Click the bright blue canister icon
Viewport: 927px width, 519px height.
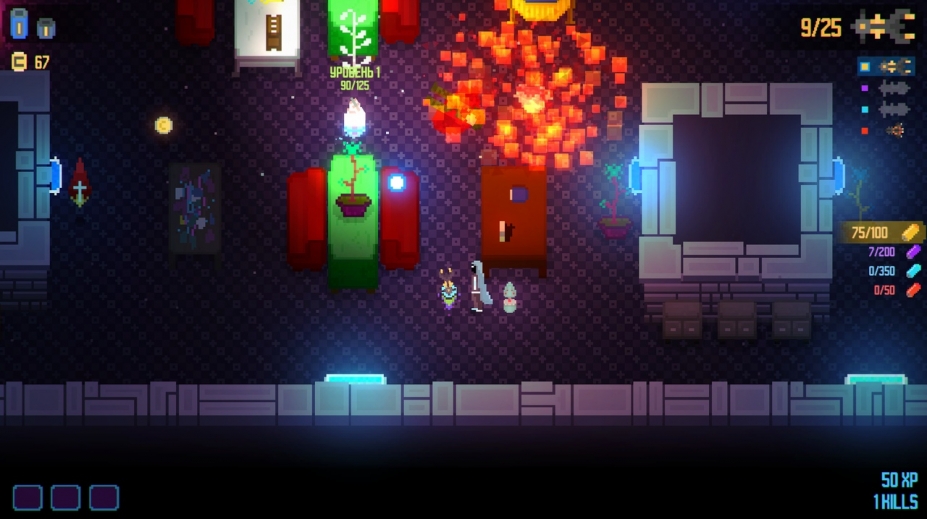[19, 23]
